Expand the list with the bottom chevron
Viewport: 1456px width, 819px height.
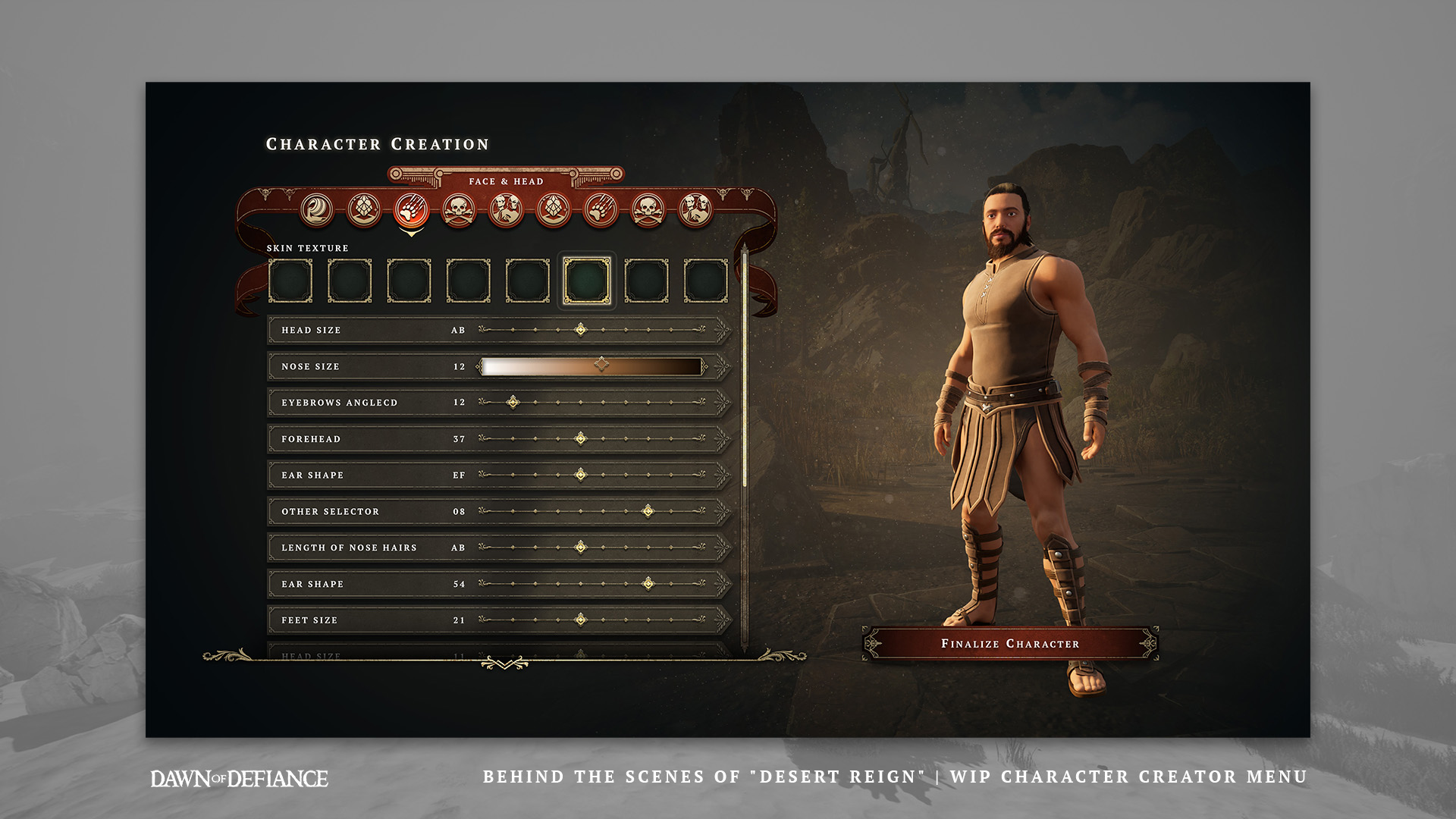[504, 664]
